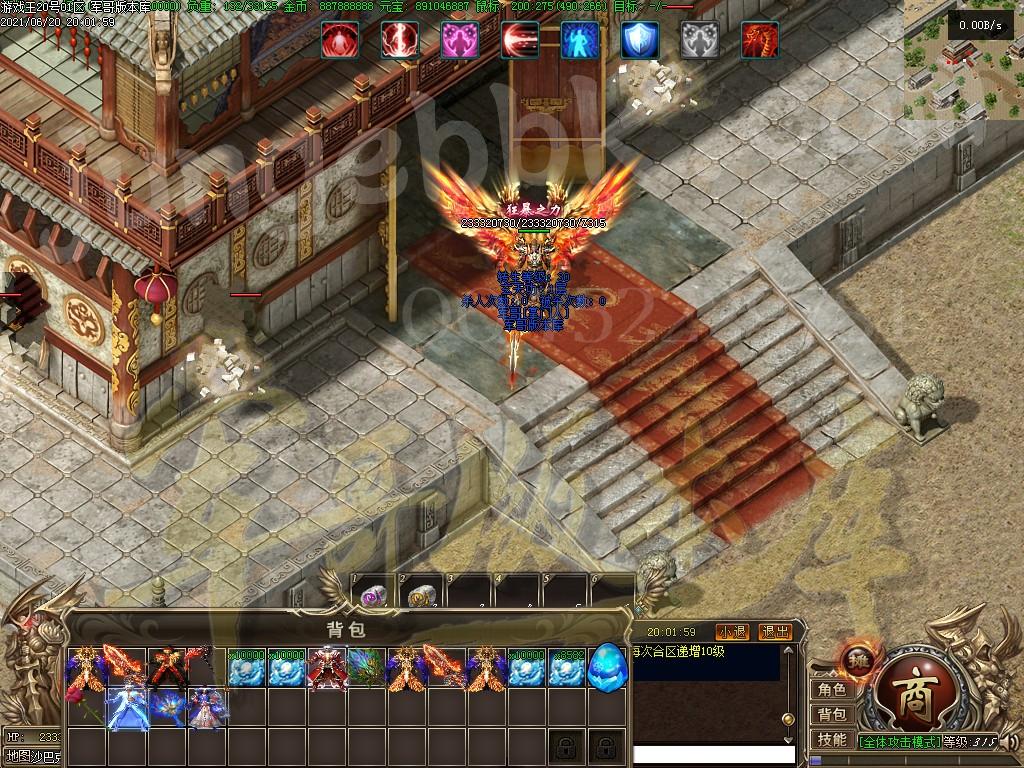Activate the blue glowing figure skill
The image size is (1024, 768).
(580, 40)
